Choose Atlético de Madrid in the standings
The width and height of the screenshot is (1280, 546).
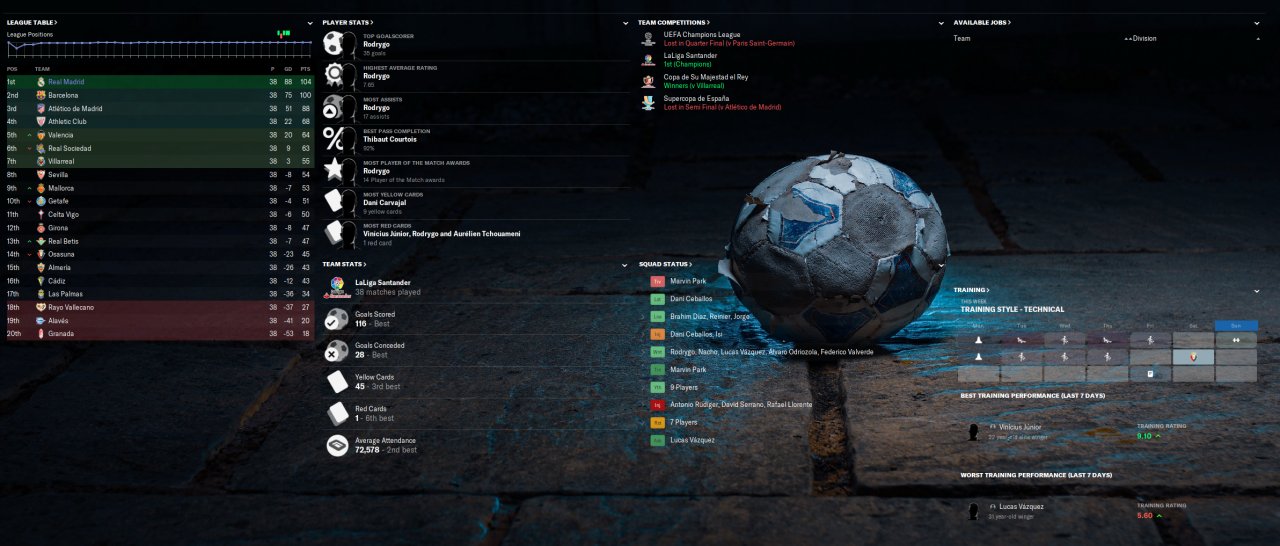(x=75, y=108)
